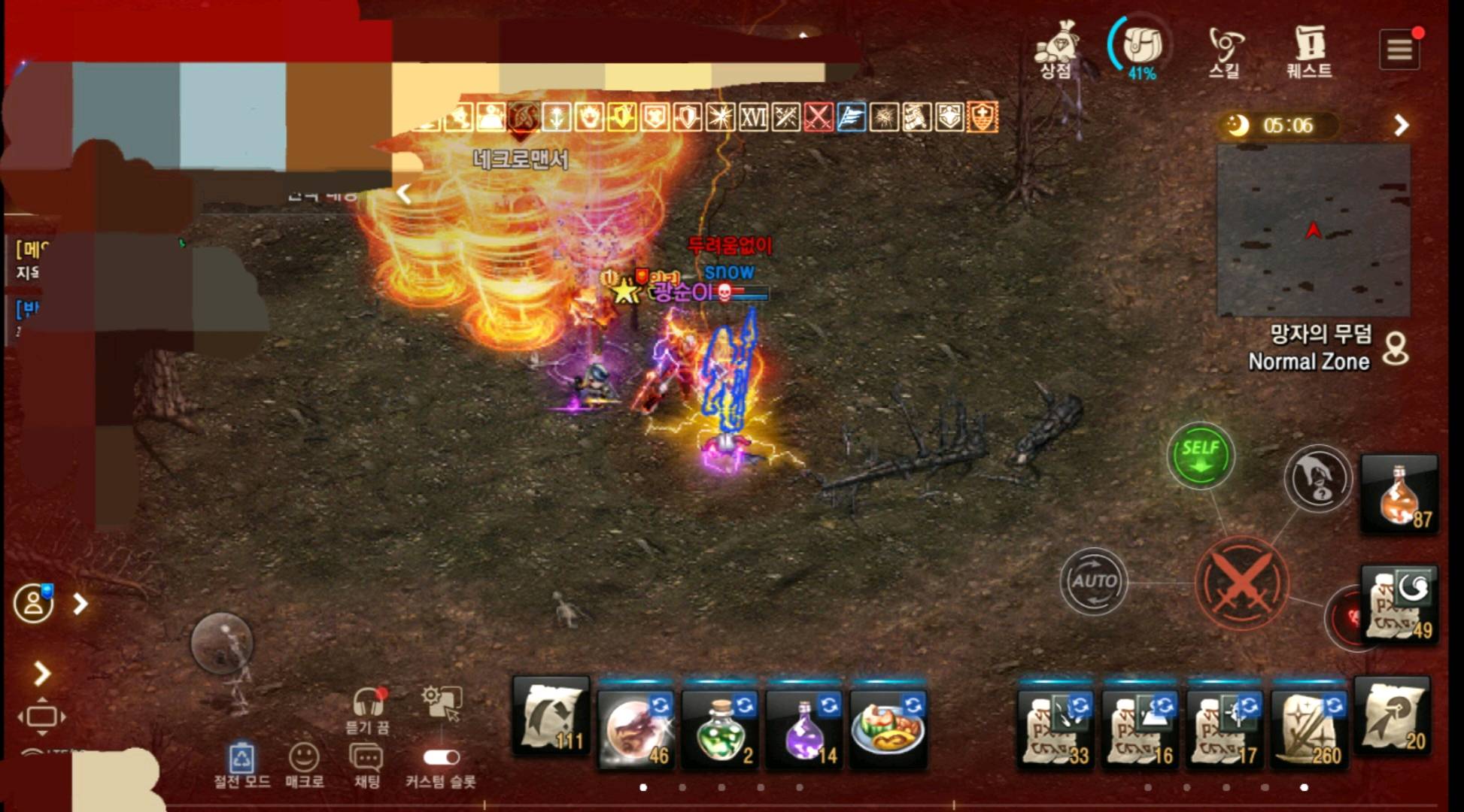Use the orange potion with 87 count
1464x812 pixels.
point(1399,495)
